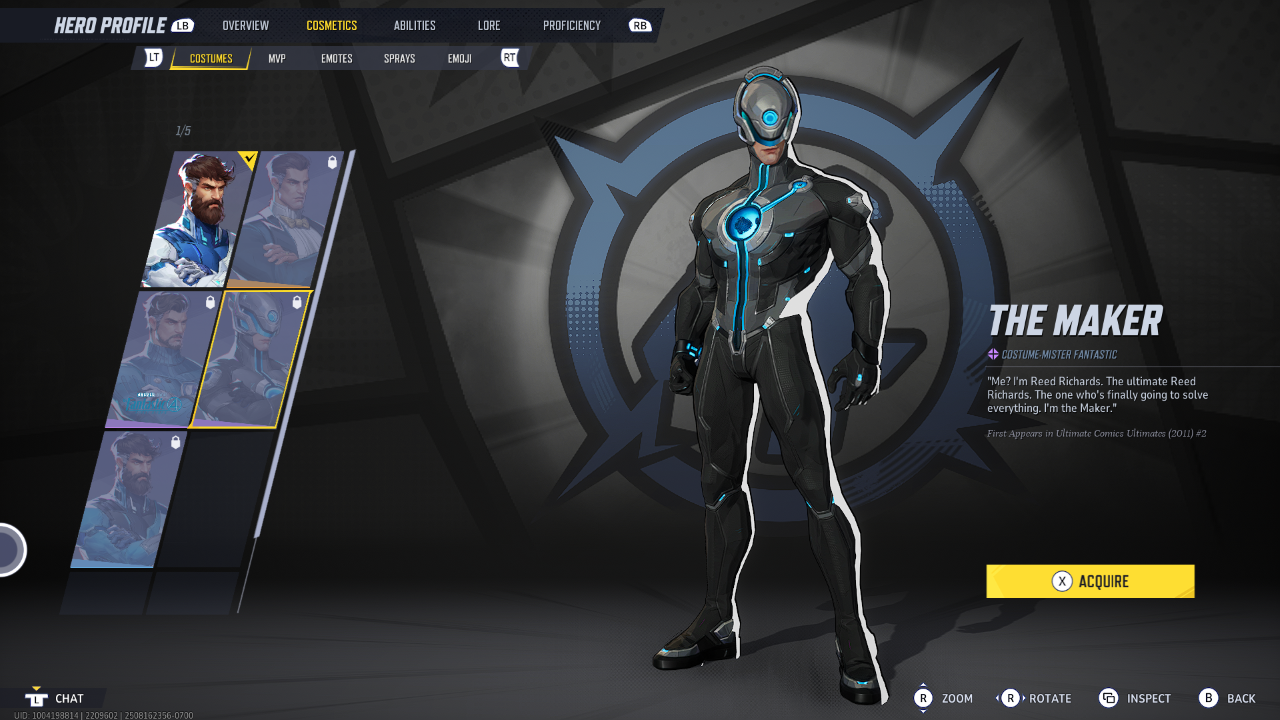Image resolution: width=1280 pixels, height=720 pixels.
Task: Open the Emotes sub-tab
Action: pyautogui.click(x=336, y=59)
